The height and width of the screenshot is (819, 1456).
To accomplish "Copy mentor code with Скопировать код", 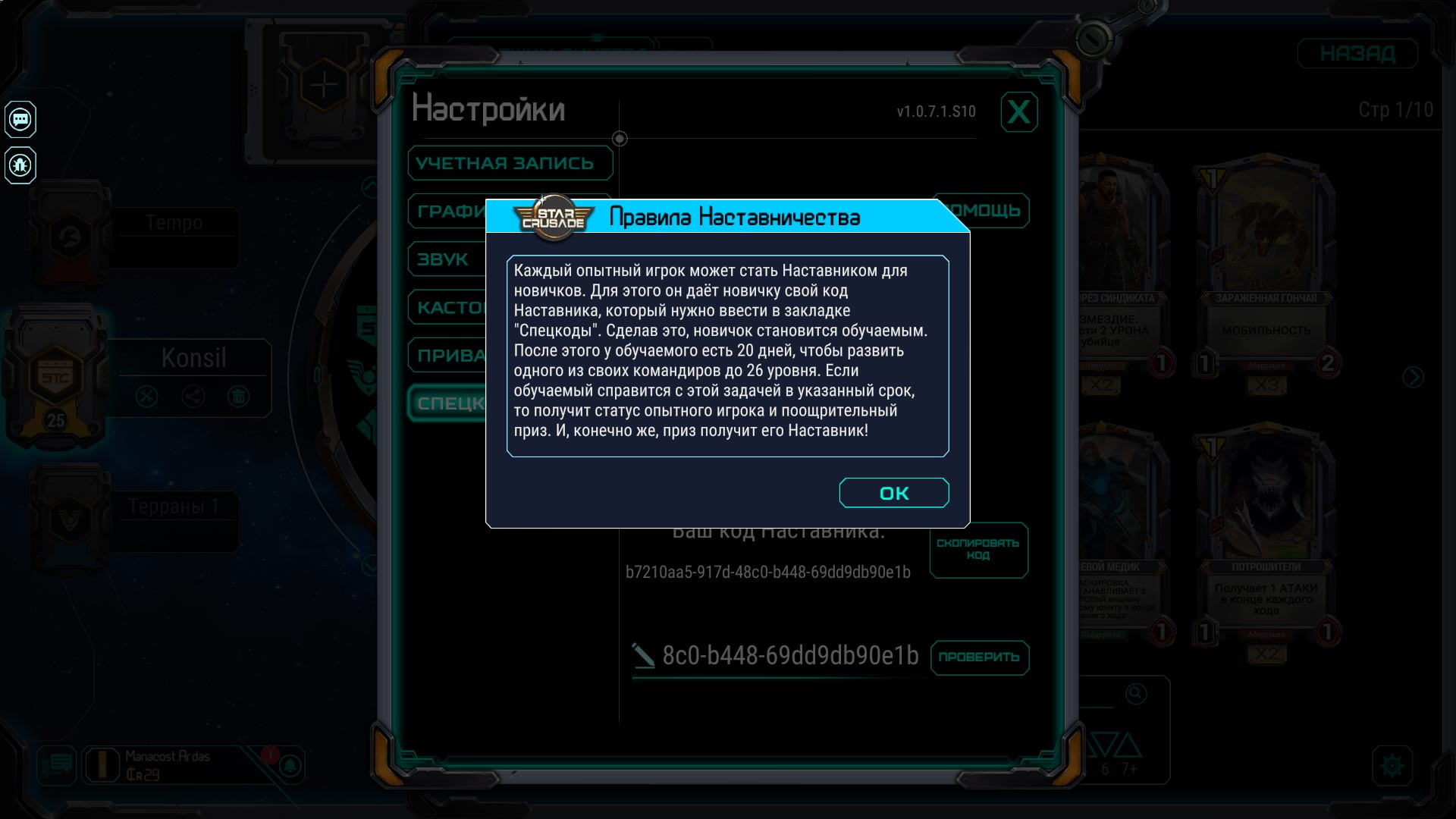I will (978, 550).
